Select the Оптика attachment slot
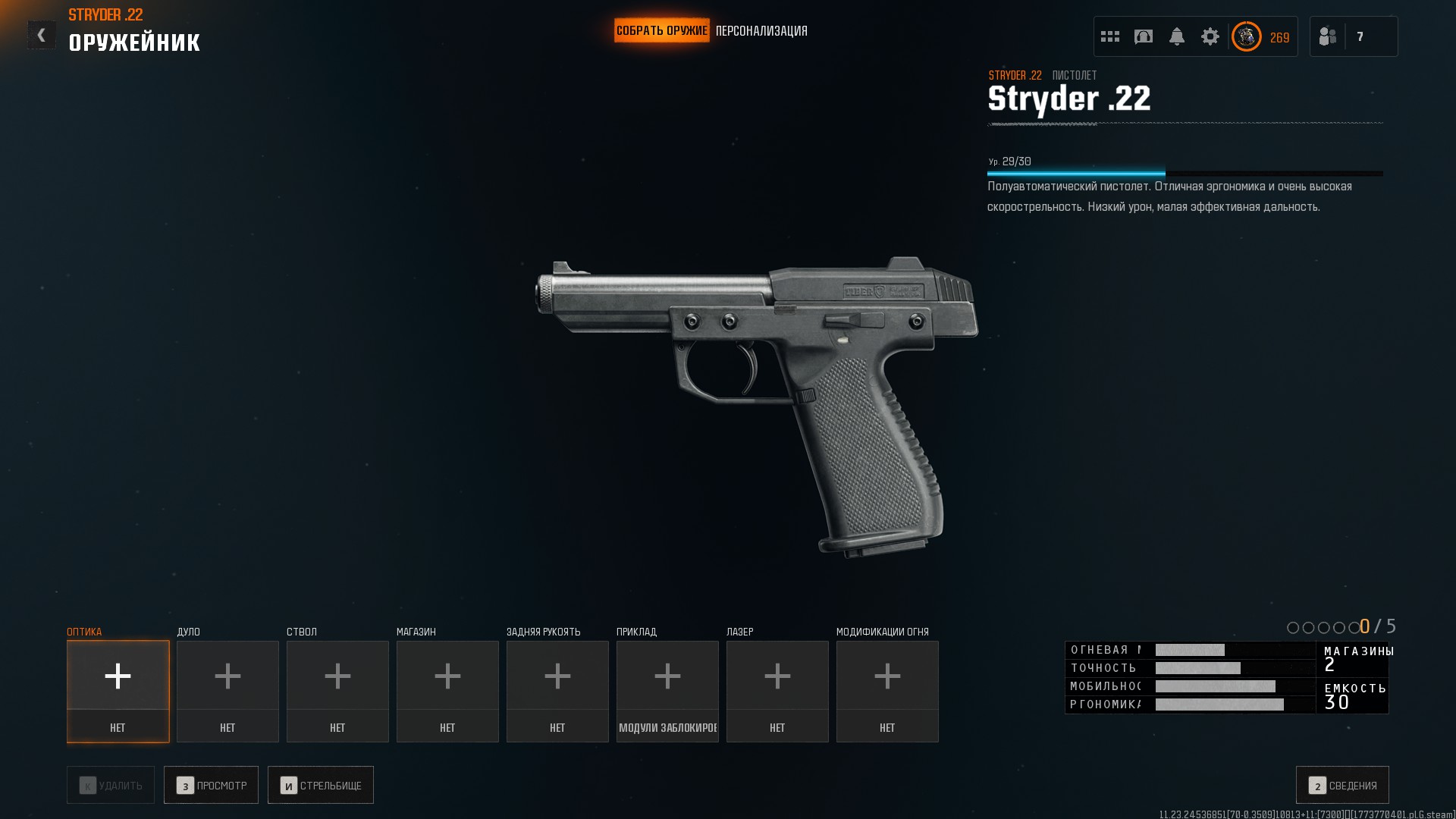Viewport: 1456px width, 819px height. coord(118,691)
